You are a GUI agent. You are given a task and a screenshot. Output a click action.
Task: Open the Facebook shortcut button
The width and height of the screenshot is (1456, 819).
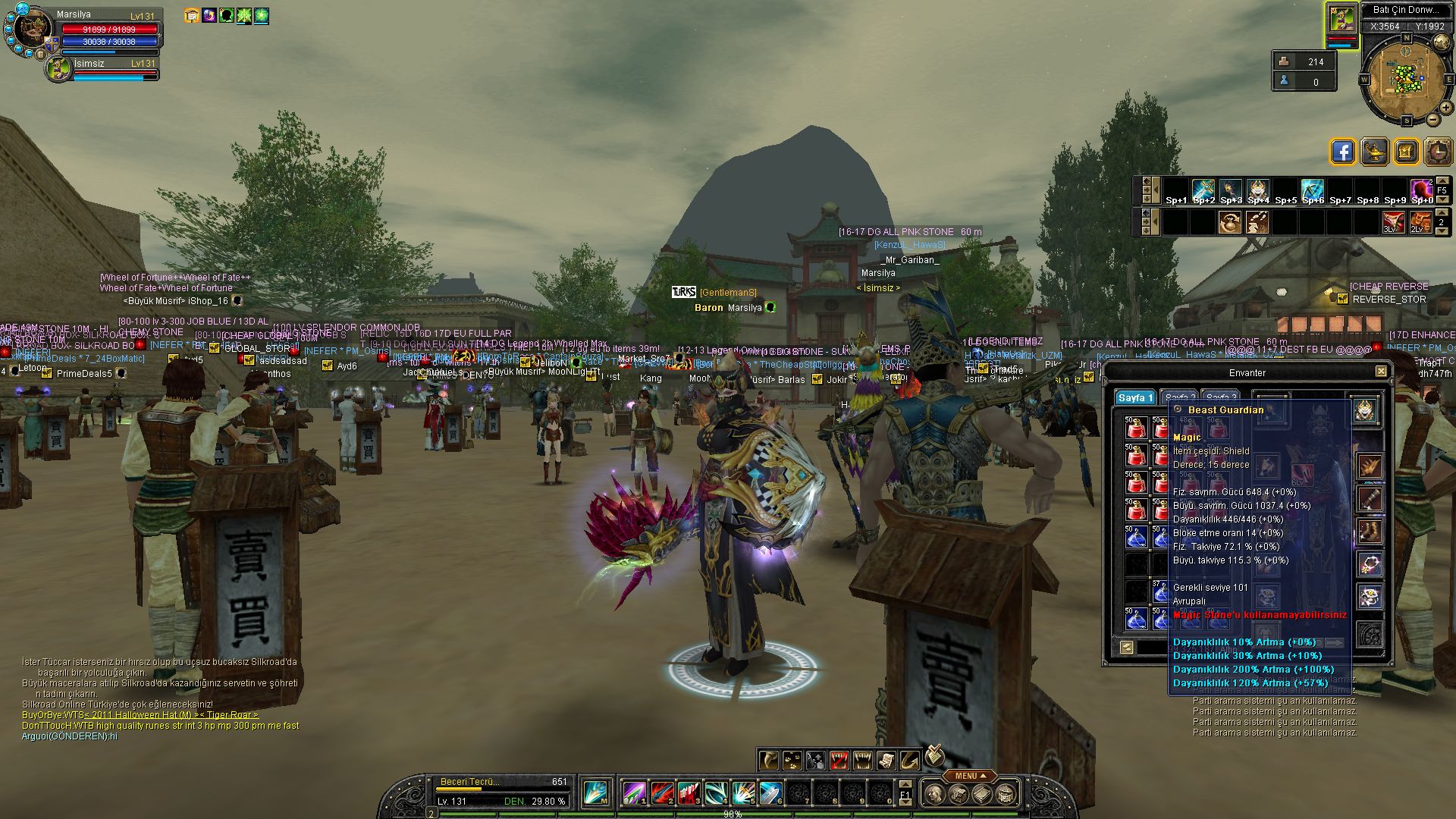(x=1342, y=152)
